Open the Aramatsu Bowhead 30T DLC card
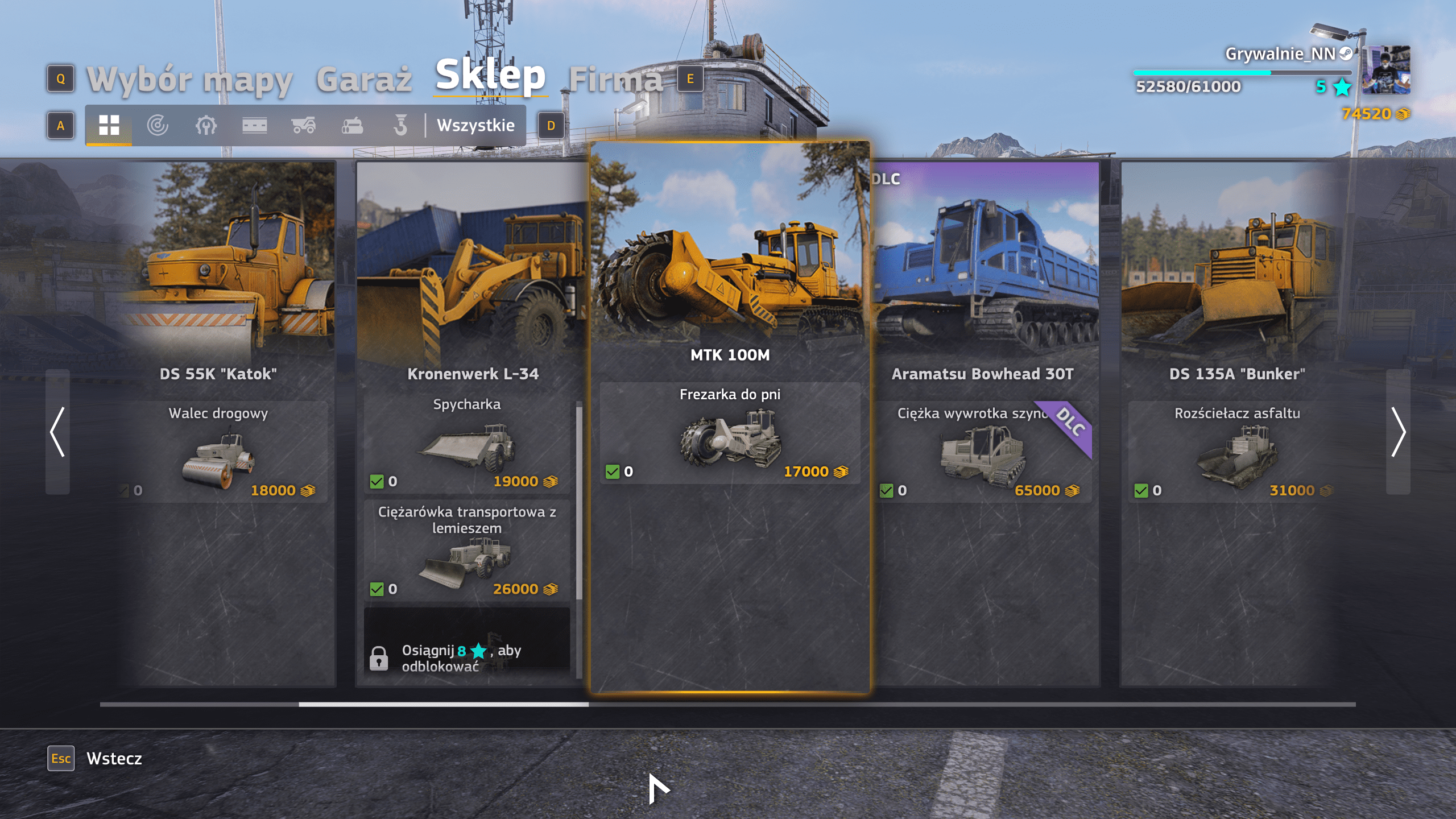The width and height of the screenshot is (1456, 819). click(x=982, y=374)
